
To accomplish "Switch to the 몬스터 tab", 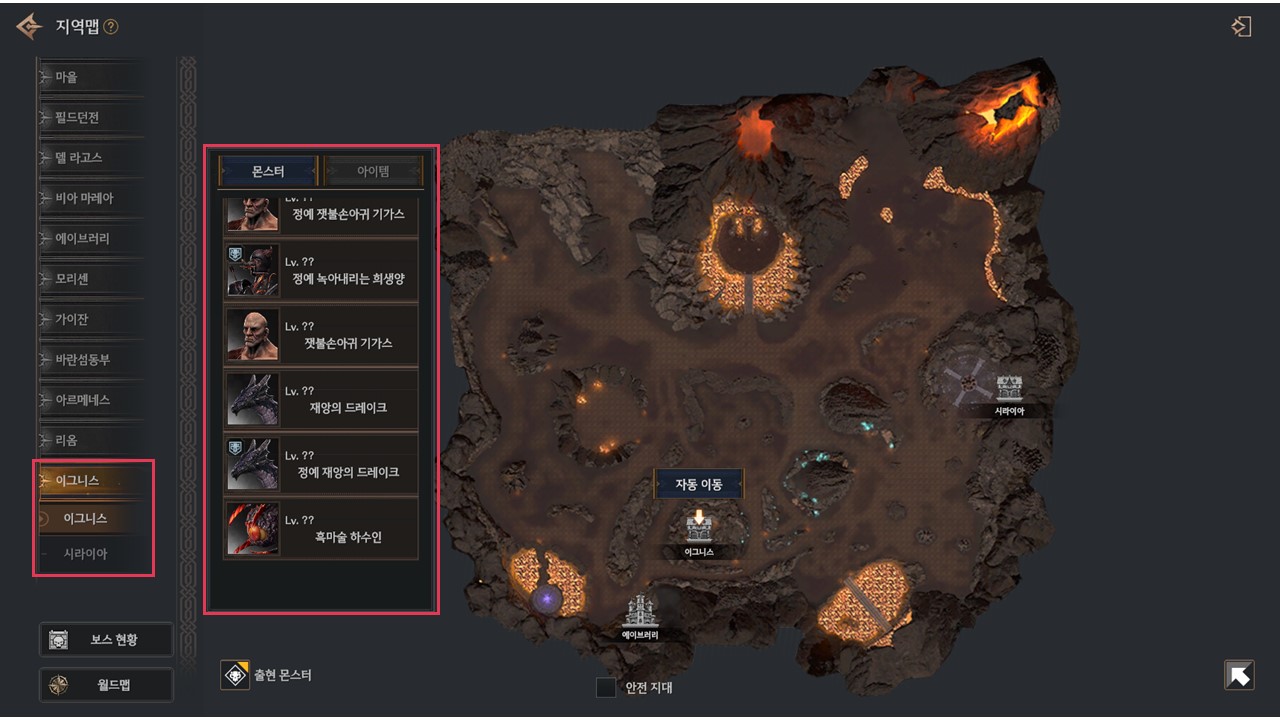I will click(268, 172).
